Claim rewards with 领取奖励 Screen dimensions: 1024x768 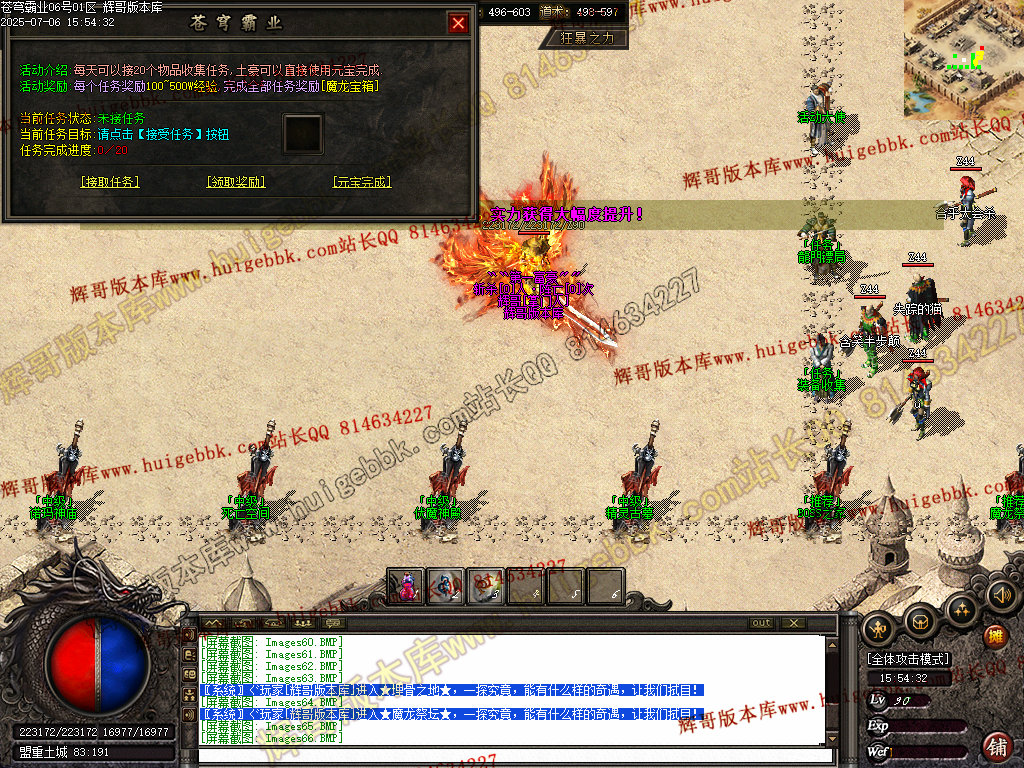coord(236,182)
